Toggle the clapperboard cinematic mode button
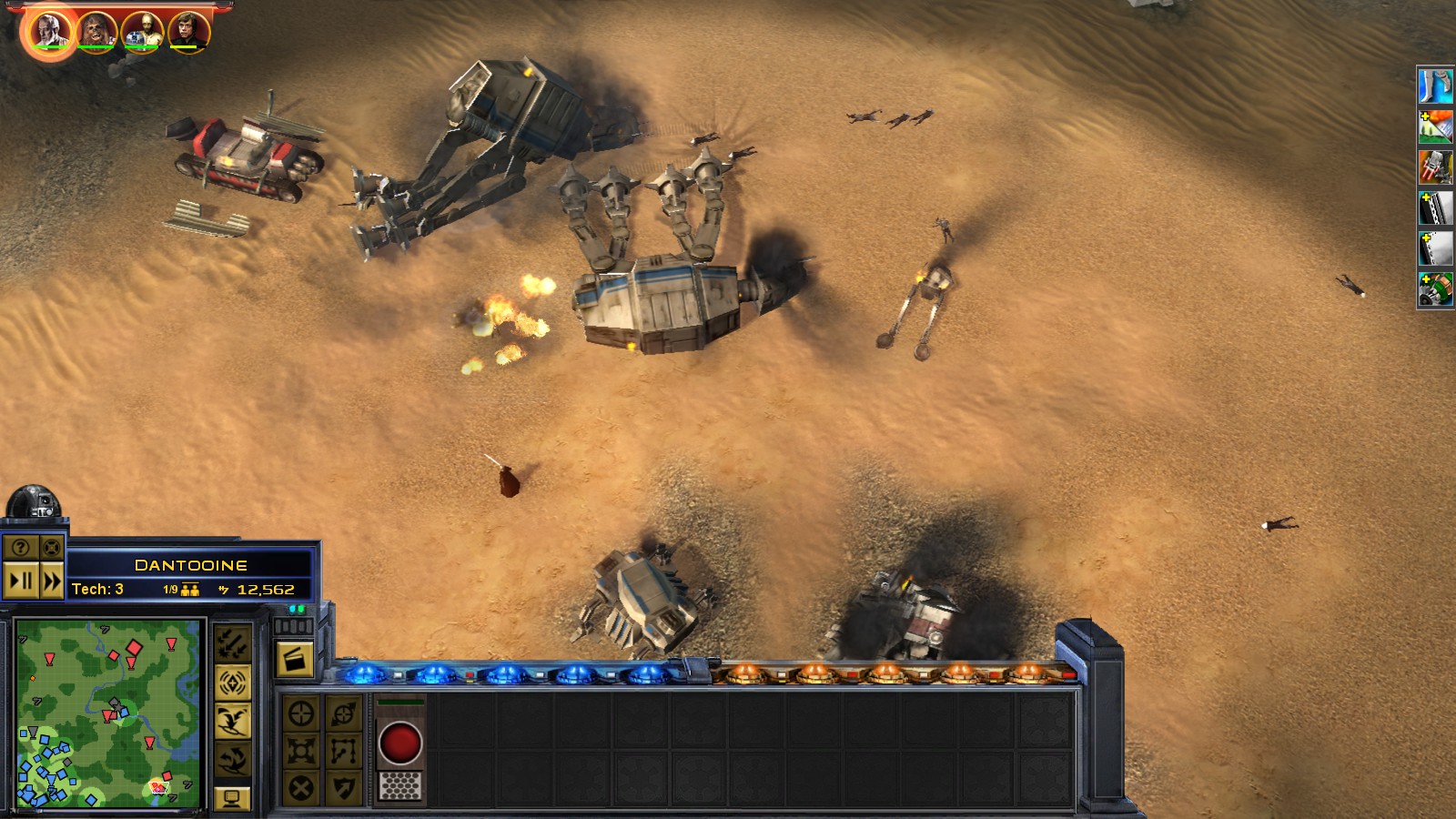The image size is (1456, 819). tap(294, 659)
